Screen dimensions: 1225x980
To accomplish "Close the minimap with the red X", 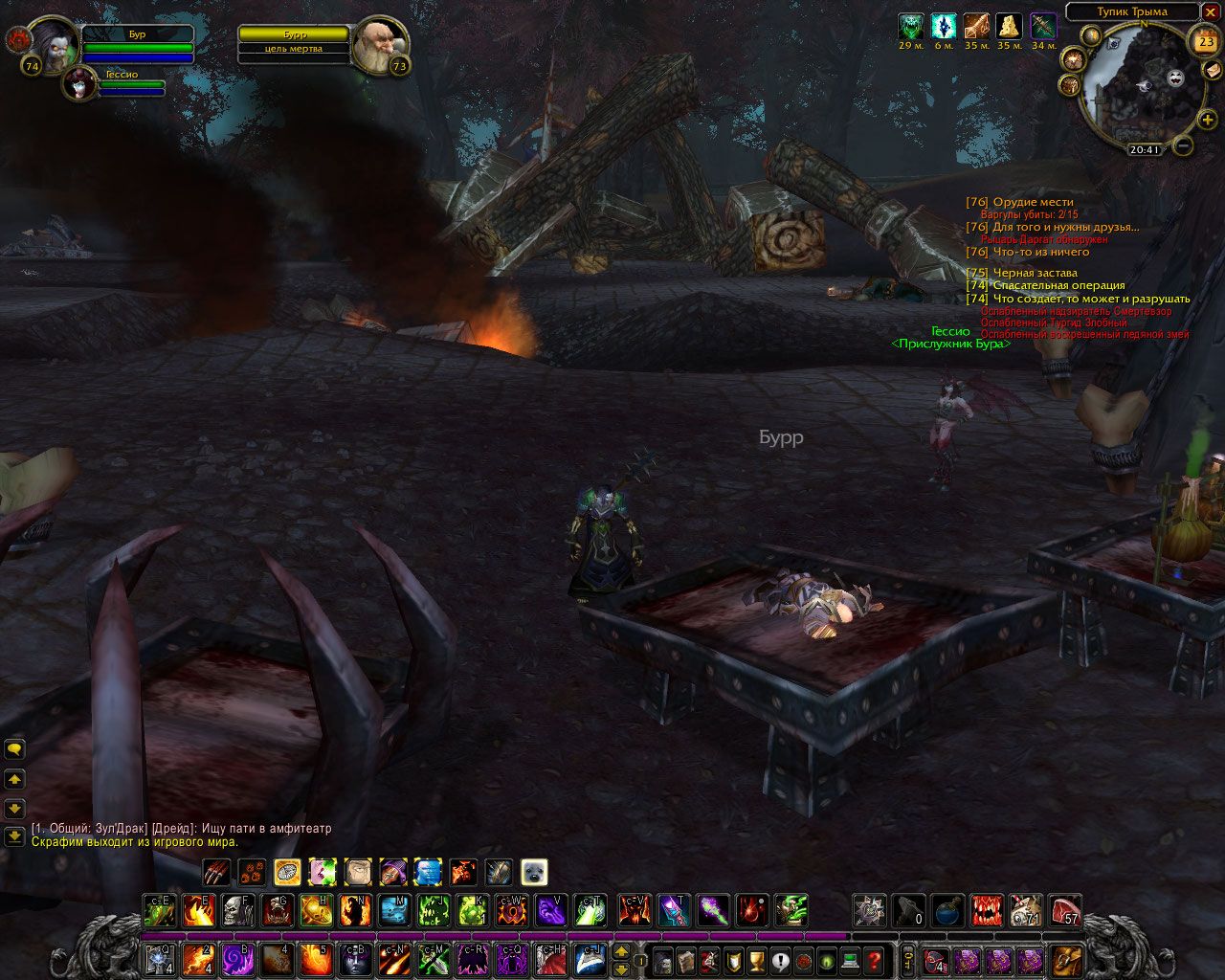I will (x=1213, y=12).
